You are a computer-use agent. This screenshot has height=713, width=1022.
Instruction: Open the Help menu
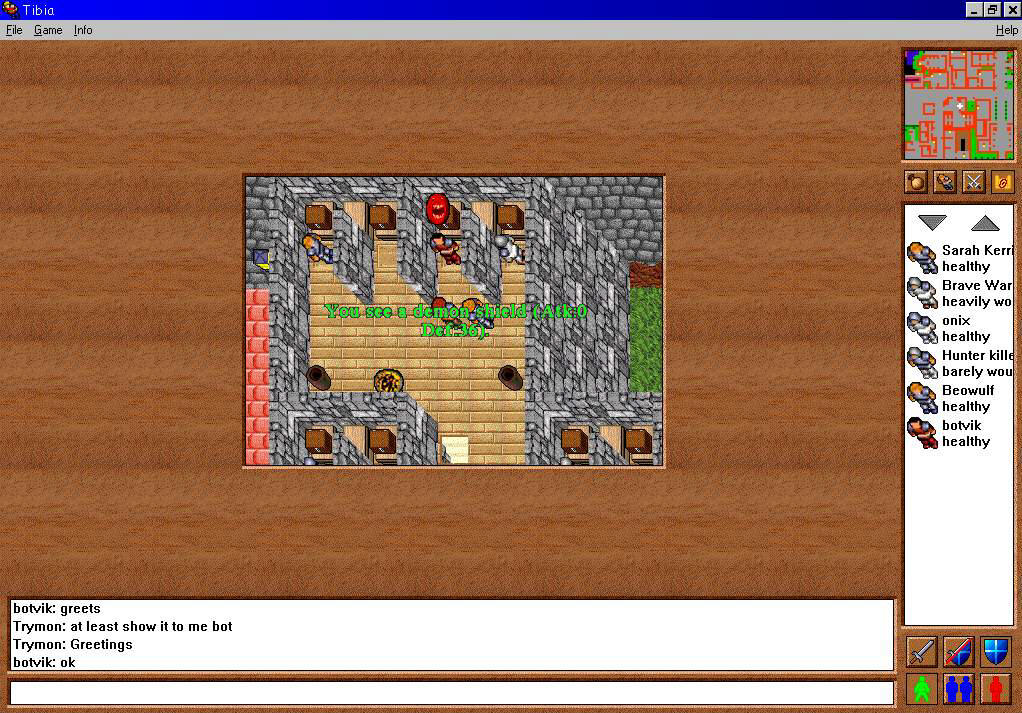pyautogui.click(x=1006, y=30)
